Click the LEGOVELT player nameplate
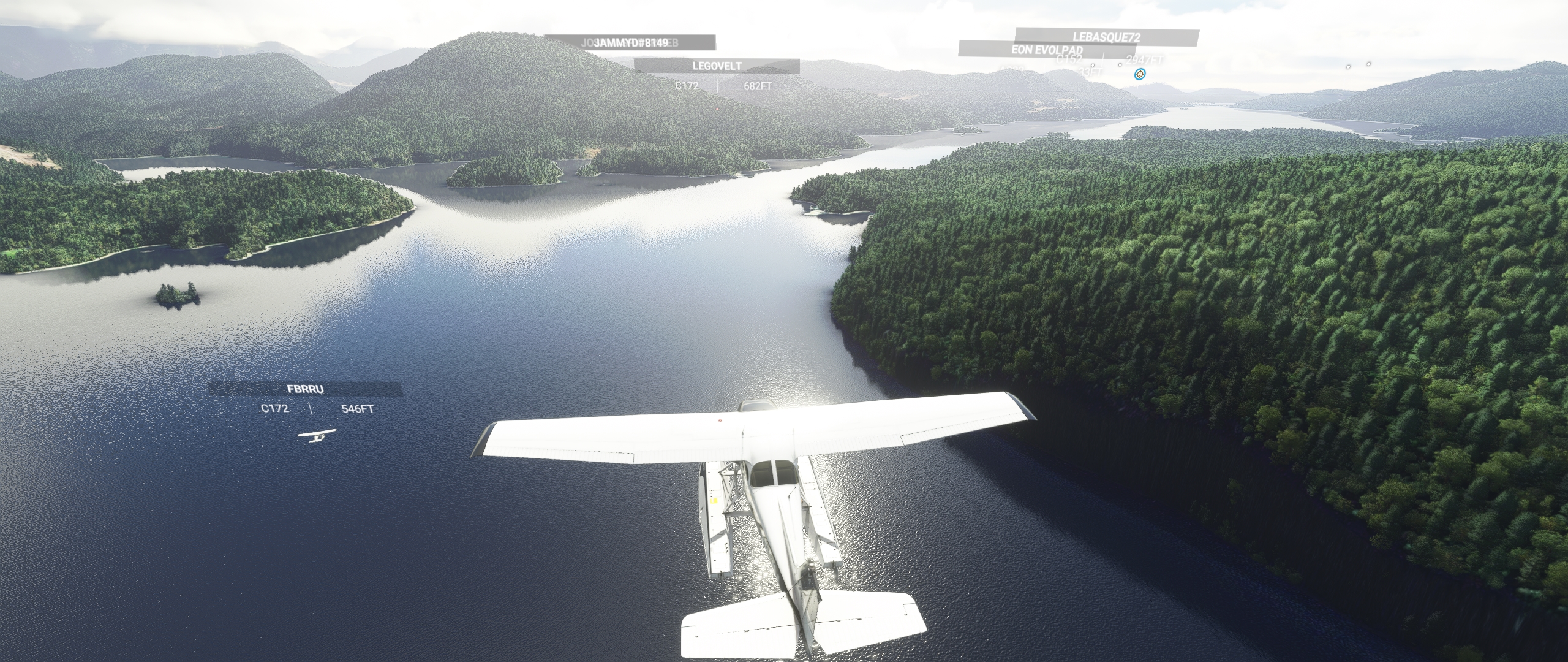 coord(717,66)
